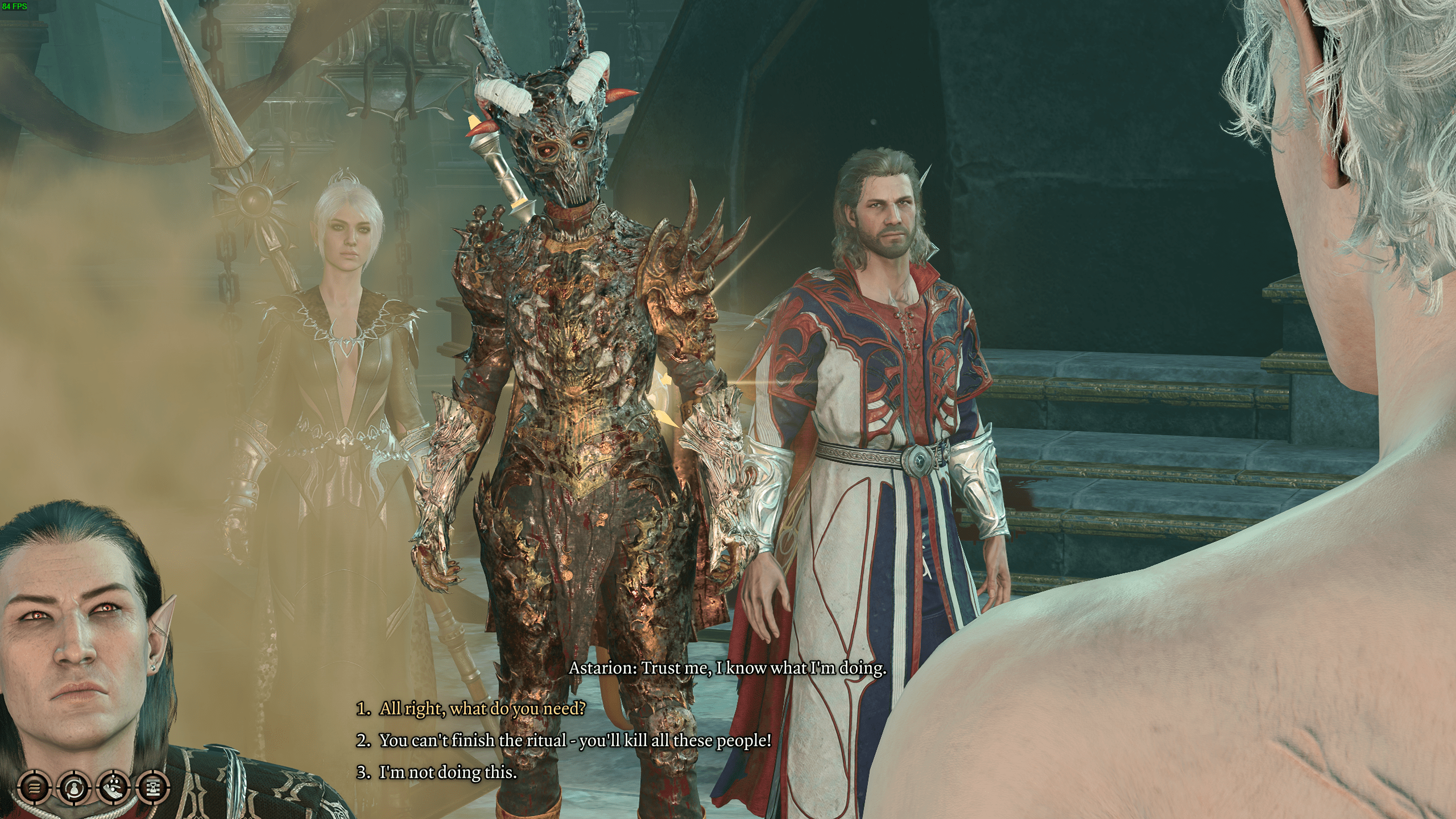Show the dialogue history hourglass icon
Viewport: 1456px width, 819px height.
[x=154, y=788]
